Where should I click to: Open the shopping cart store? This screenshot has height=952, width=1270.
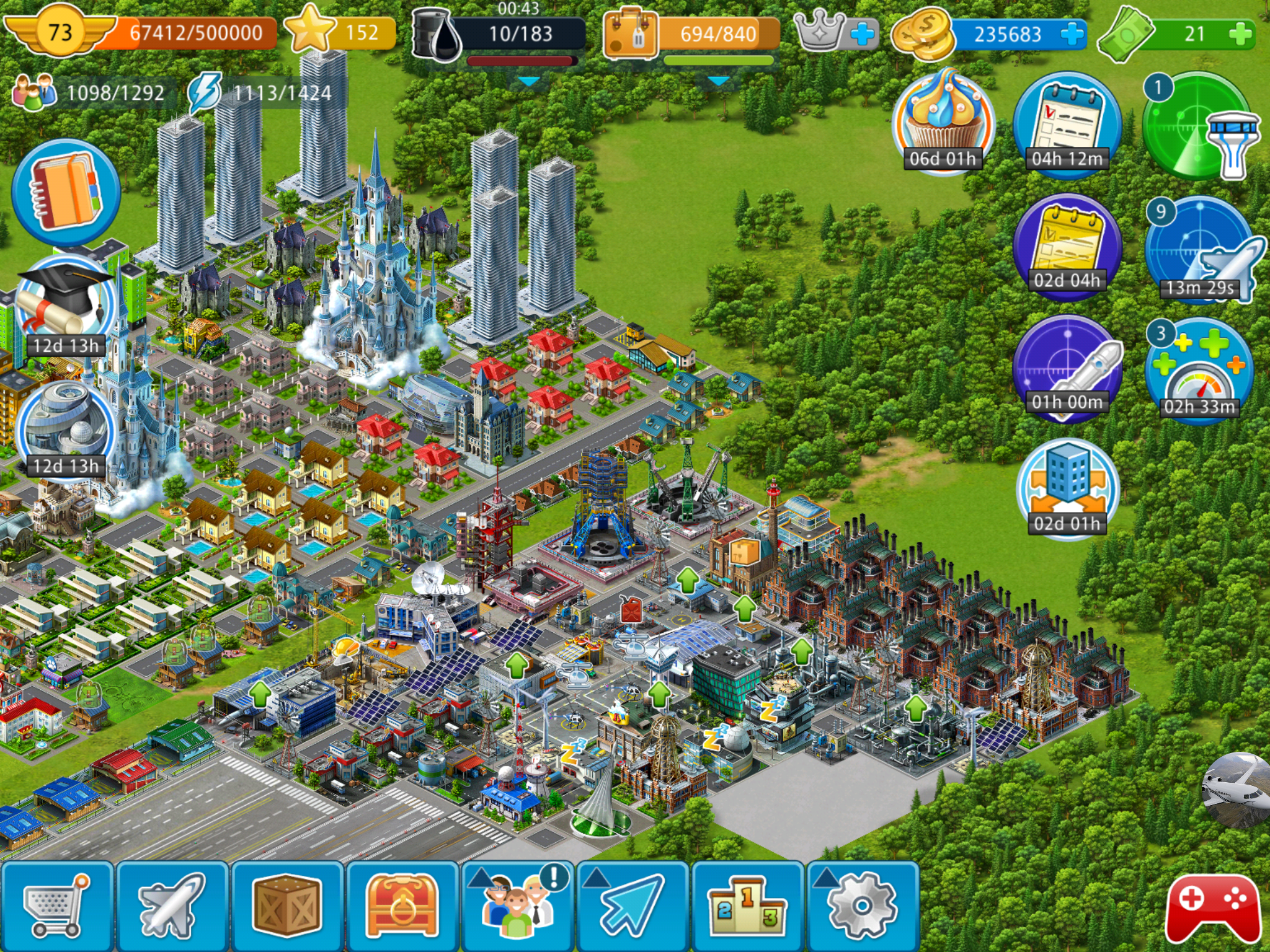point(56,906)
